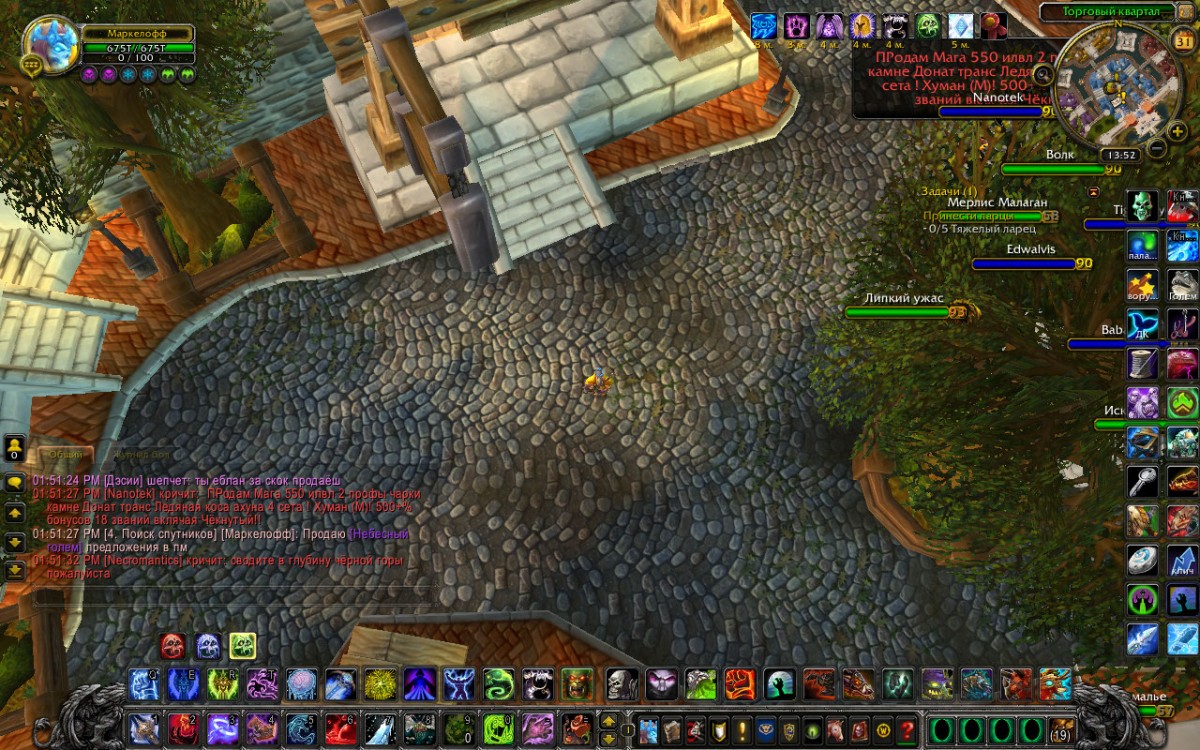Open the chat speech bubble menu button

pos(15,482)
